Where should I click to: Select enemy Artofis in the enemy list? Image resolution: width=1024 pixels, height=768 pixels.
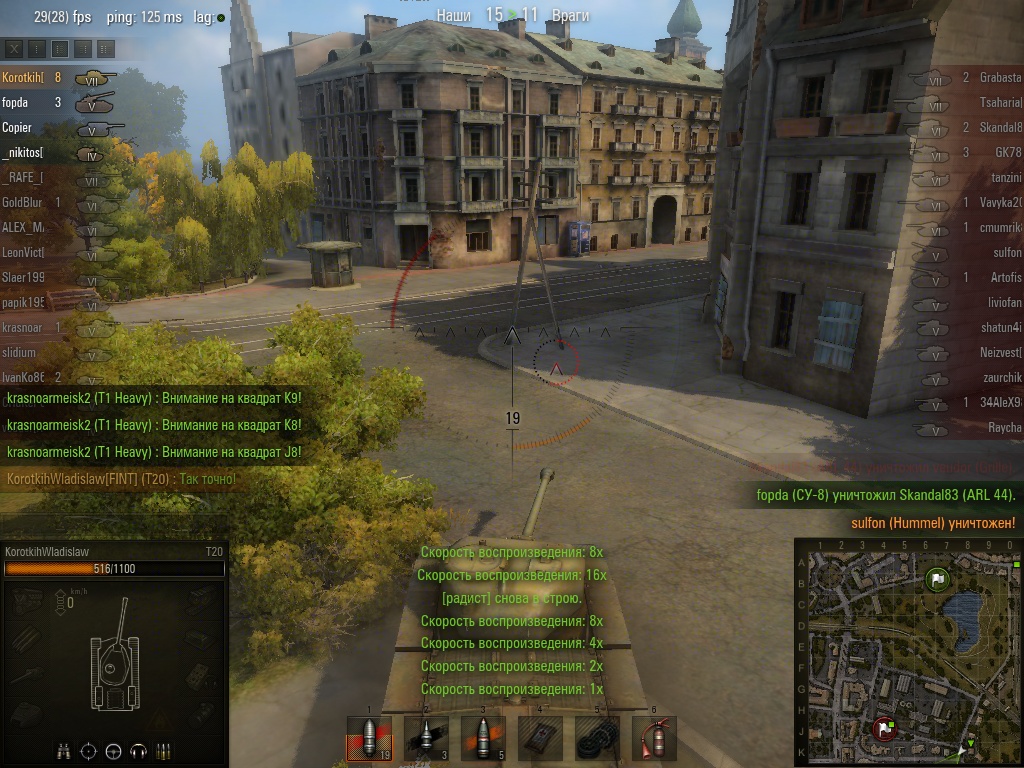coord(1003,277)
